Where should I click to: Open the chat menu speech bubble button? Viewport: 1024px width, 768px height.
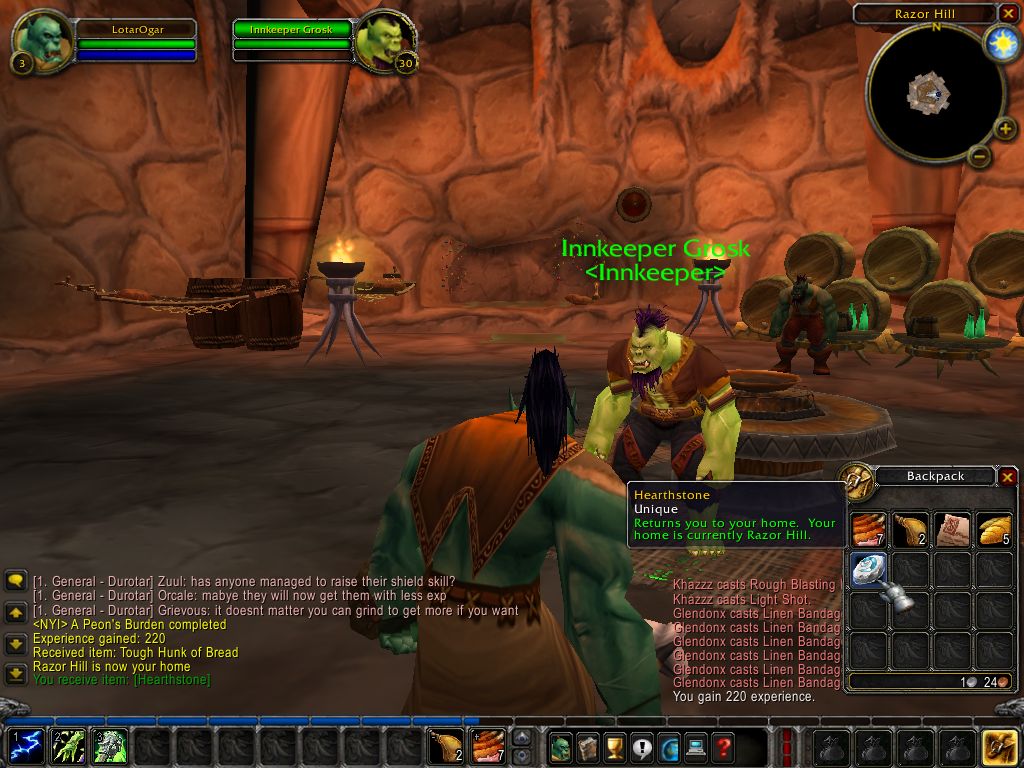(15, 581)
